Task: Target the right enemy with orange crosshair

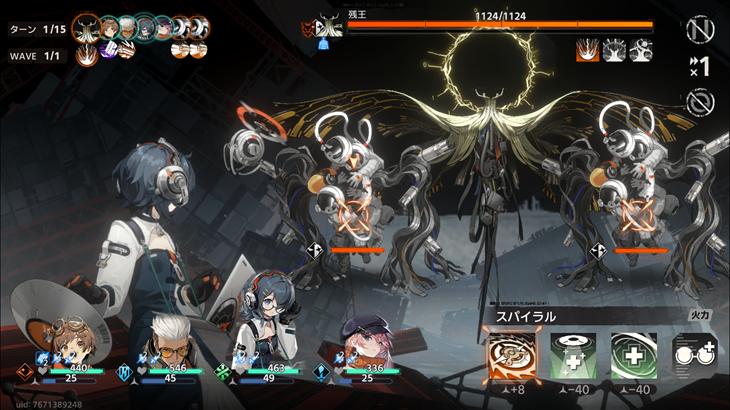Action: pos(637,213)
